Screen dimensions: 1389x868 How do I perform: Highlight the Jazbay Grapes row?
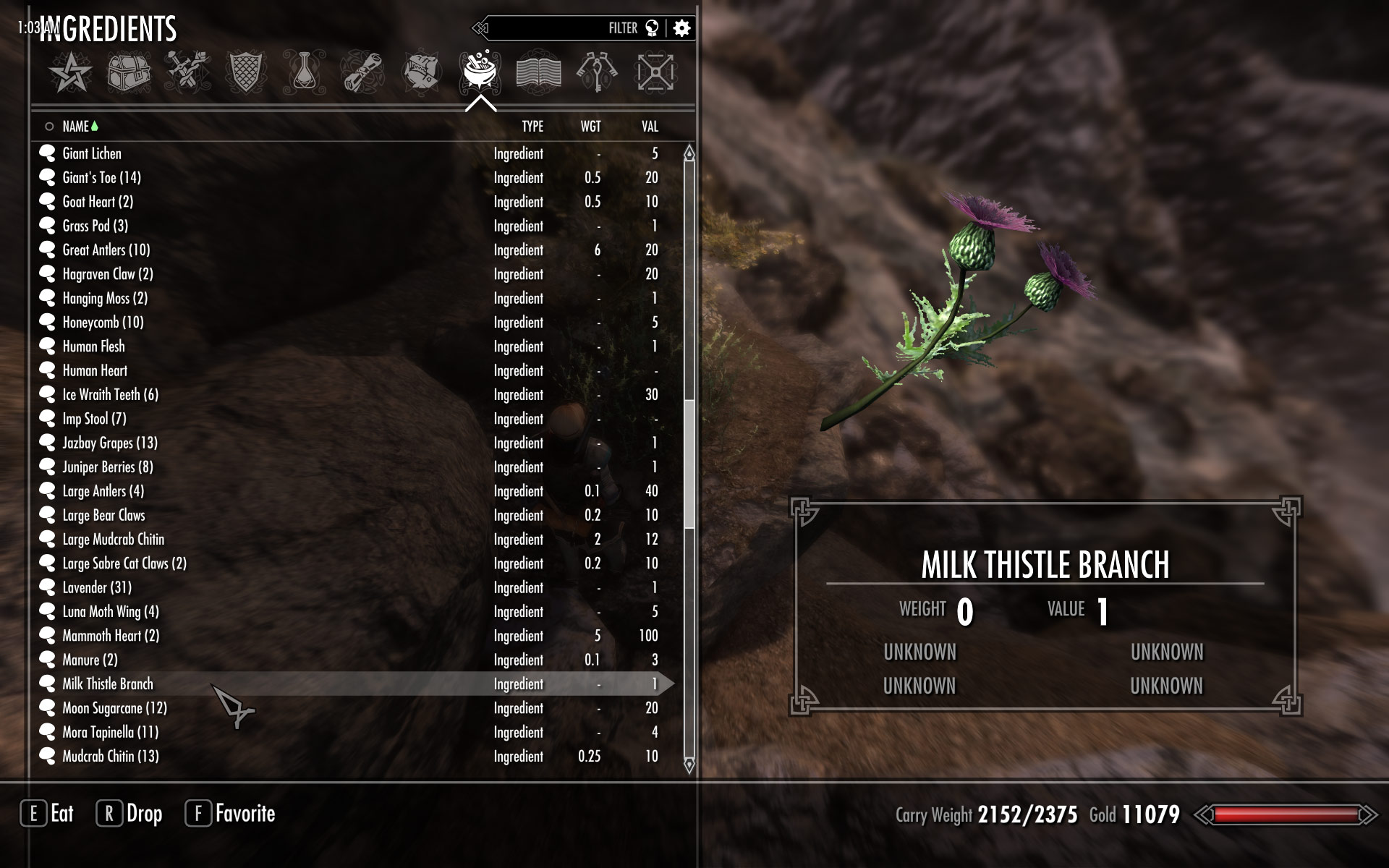(109, 443)
